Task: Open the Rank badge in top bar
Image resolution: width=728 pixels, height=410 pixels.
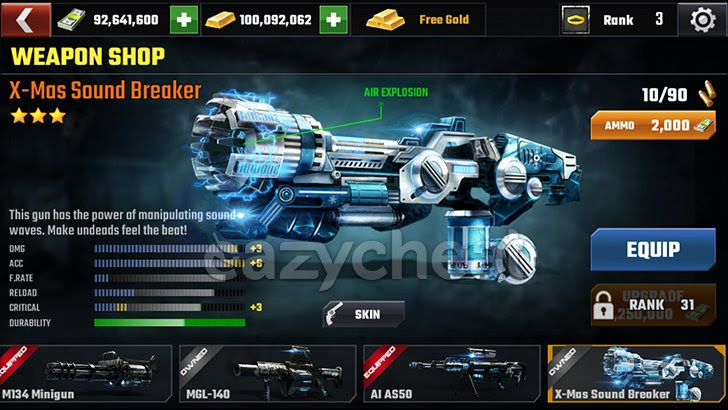Action: [x=614, y=19]
